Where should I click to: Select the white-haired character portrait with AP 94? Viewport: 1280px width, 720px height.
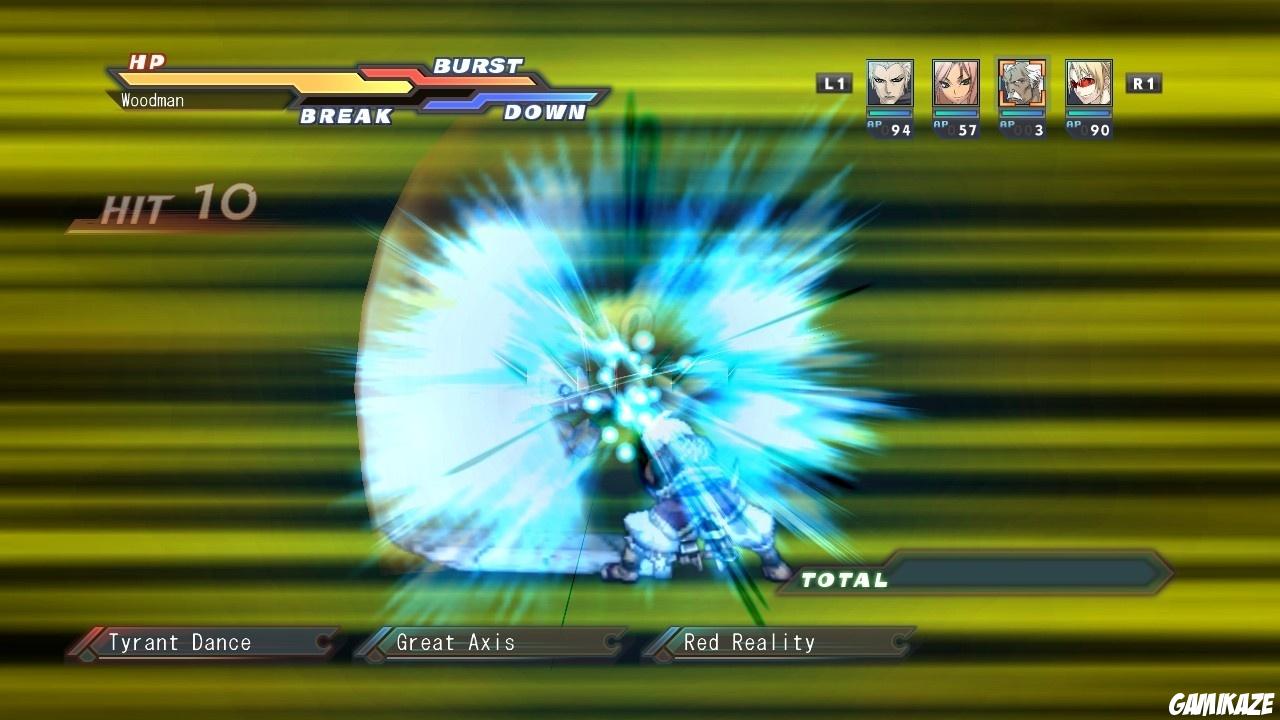(x=889, y=83)
